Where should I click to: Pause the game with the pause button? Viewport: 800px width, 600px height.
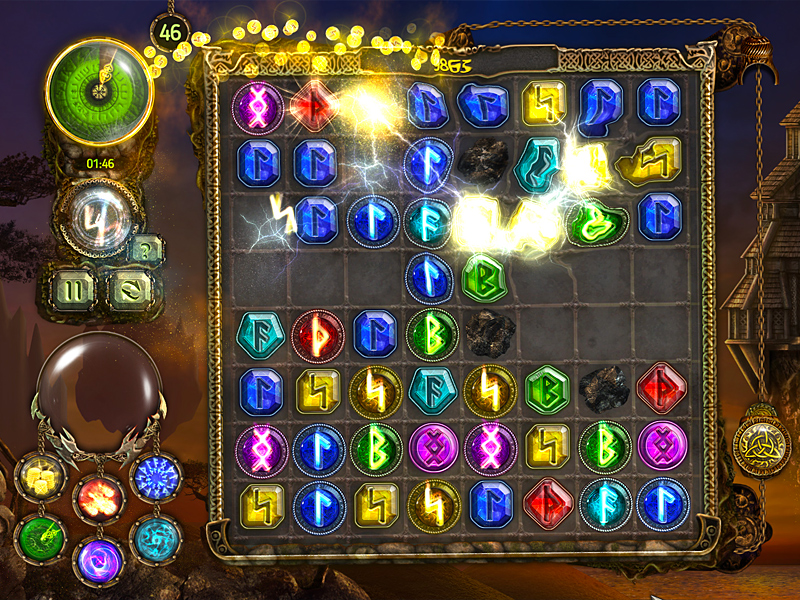(x=74, y=291)
